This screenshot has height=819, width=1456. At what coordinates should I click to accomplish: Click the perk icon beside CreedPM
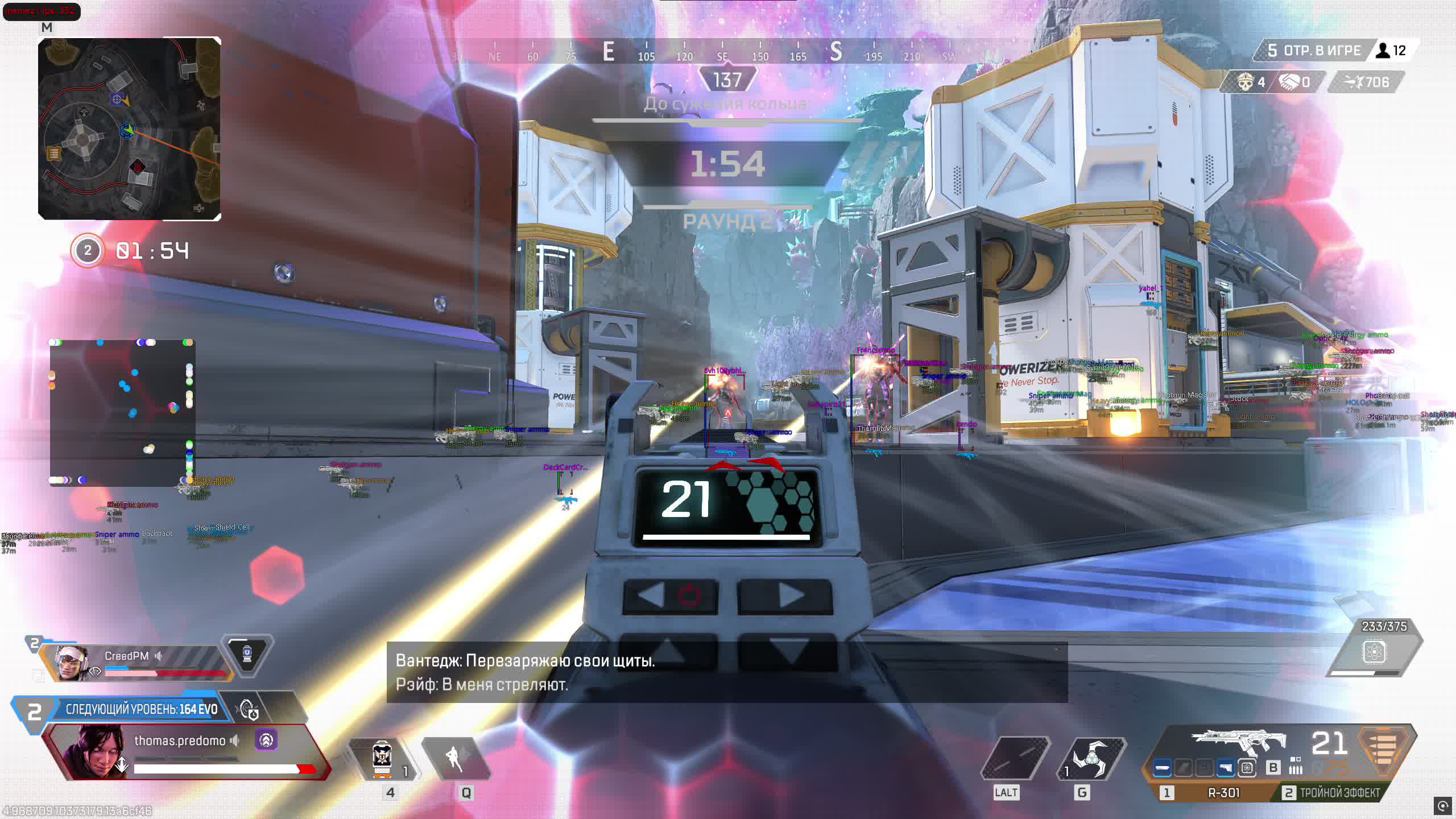(247, 655)
